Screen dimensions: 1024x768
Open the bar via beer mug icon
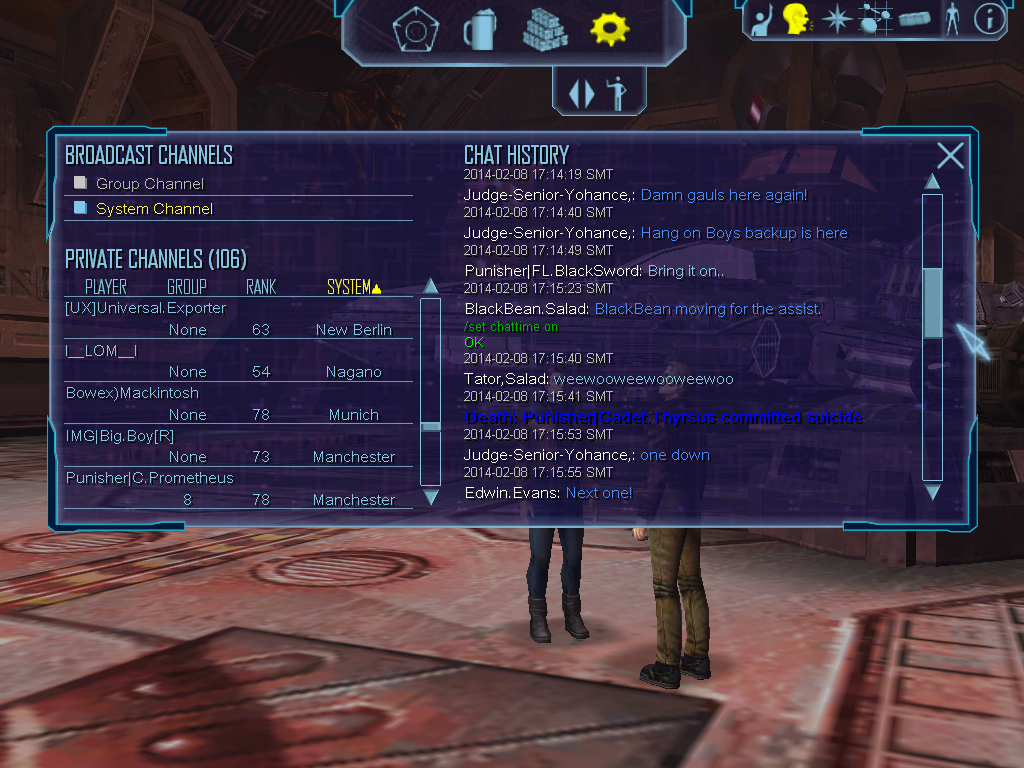(479, 30)
